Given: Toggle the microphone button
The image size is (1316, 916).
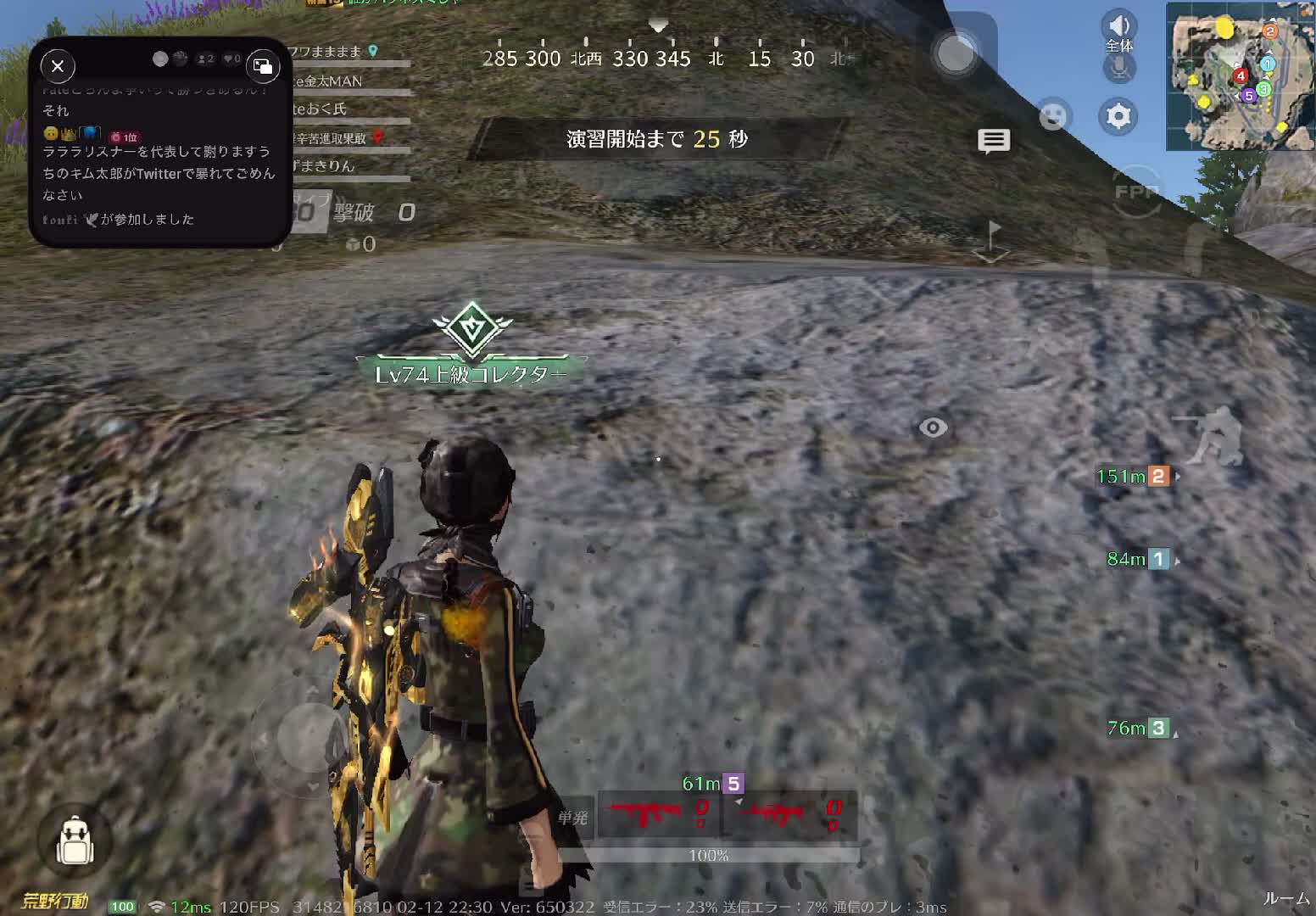Looking at the screenshot, I should click(1119, 68).
